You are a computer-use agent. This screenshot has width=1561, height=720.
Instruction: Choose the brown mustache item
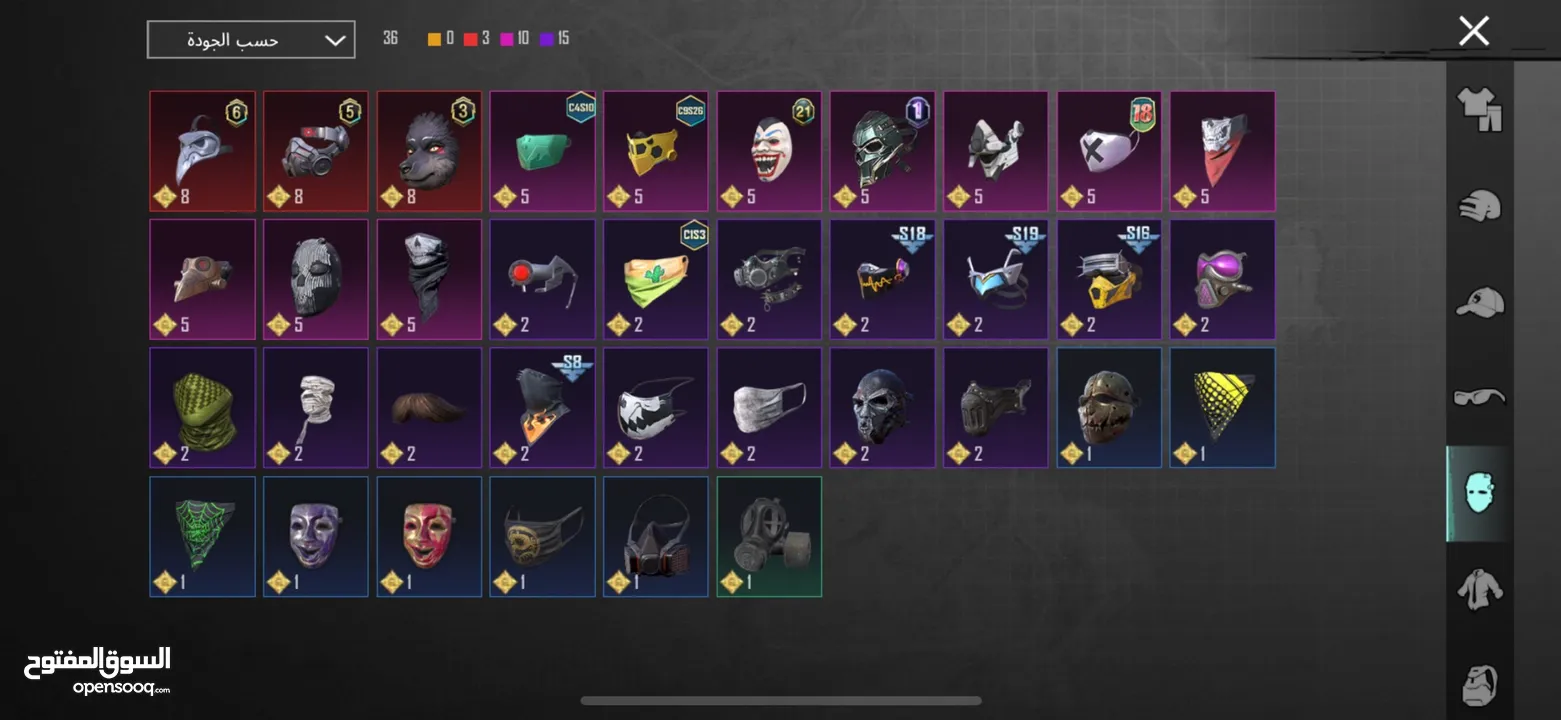pyautogui.click(x=429, y=407)
